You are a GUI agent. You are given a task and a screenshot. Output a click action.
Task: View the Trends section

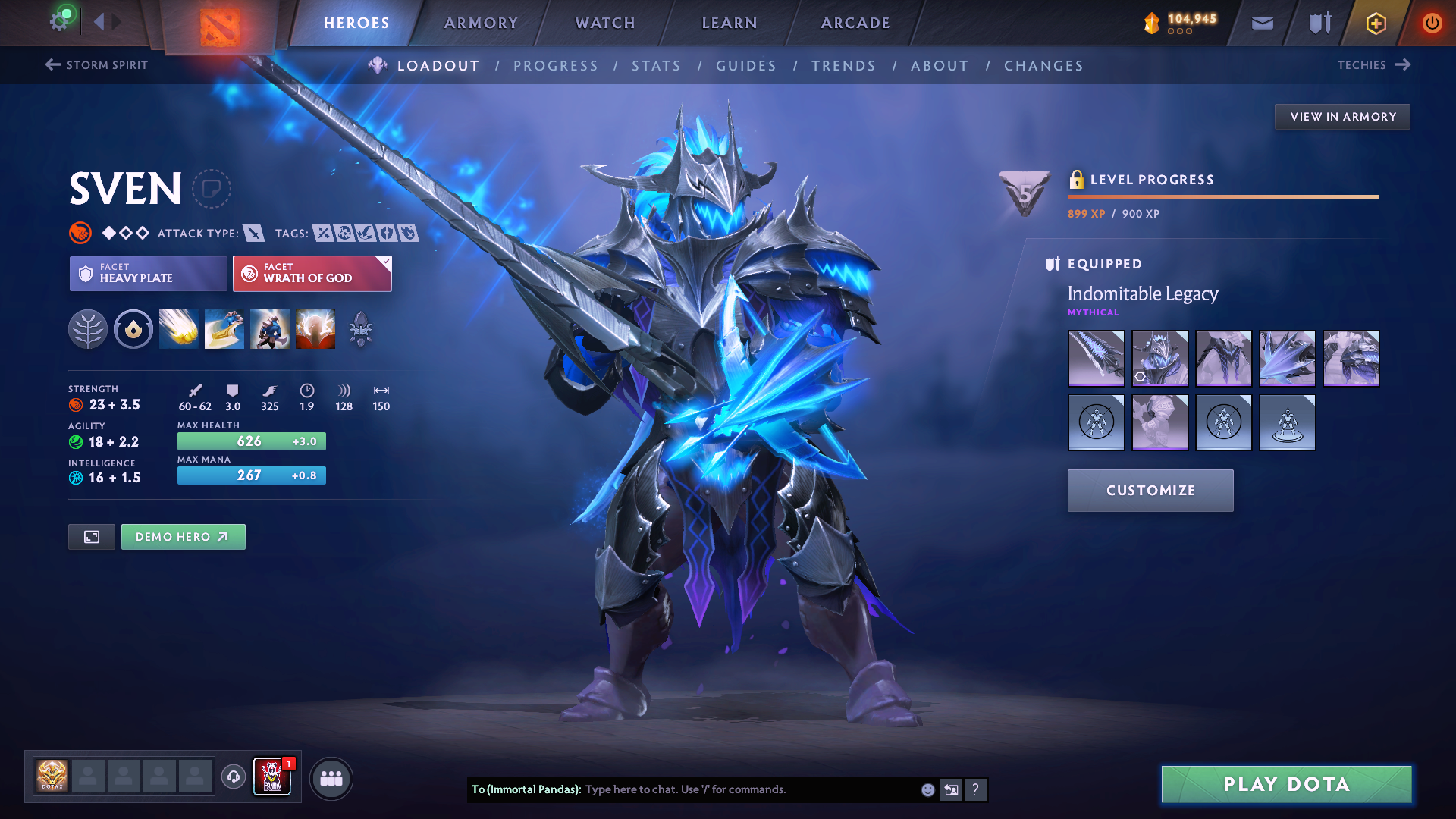[x=843, y=66]
